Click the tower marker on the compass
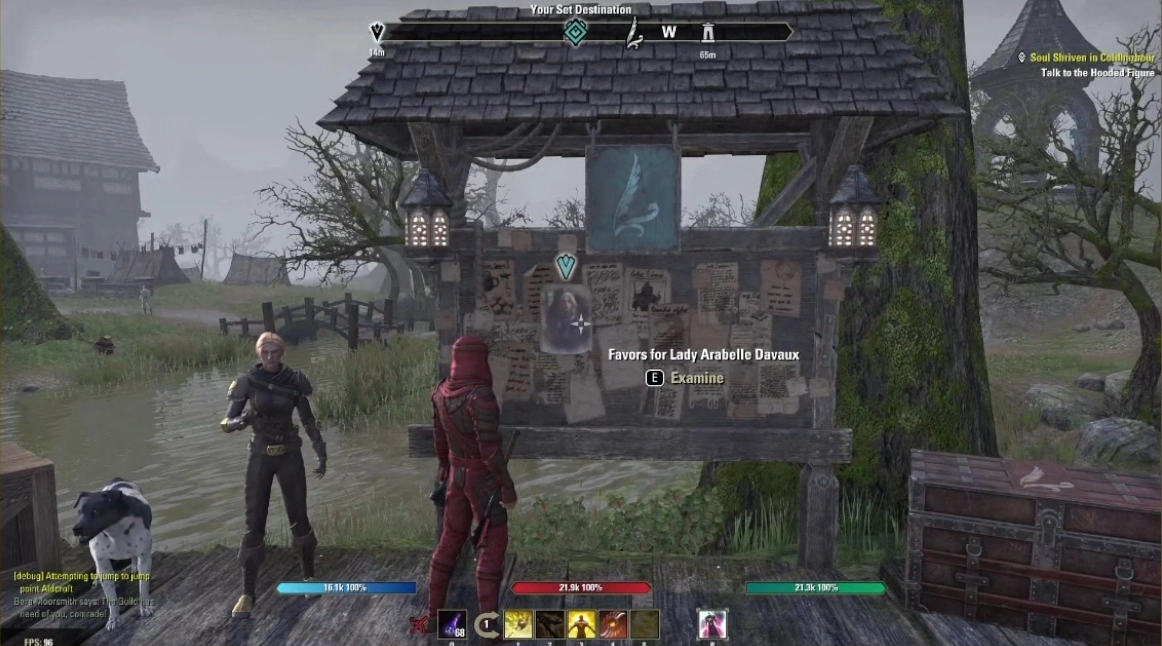 click(708, 32)
